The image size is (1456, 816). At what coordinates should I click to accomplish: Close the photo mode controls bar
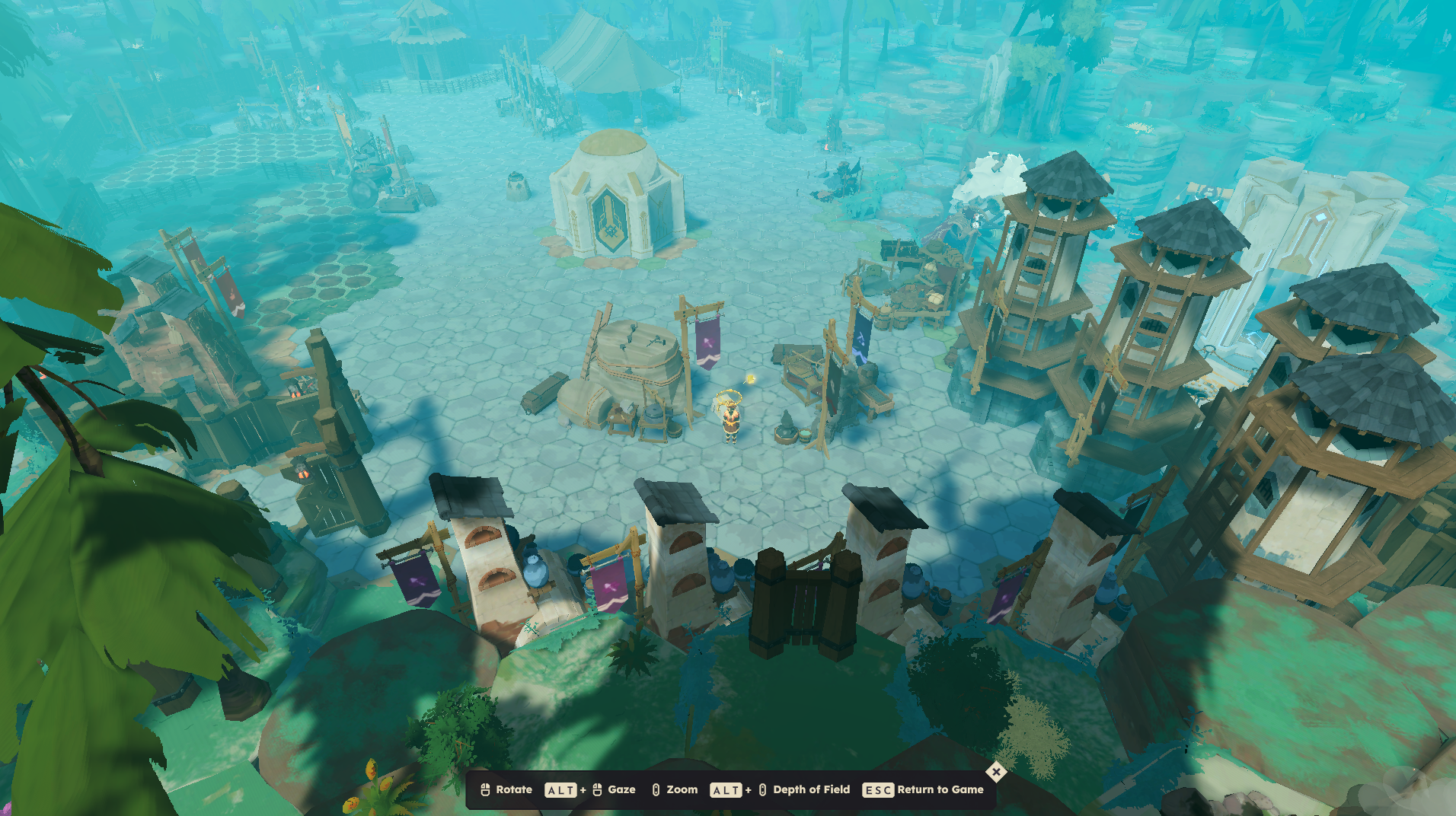point(995,772)
